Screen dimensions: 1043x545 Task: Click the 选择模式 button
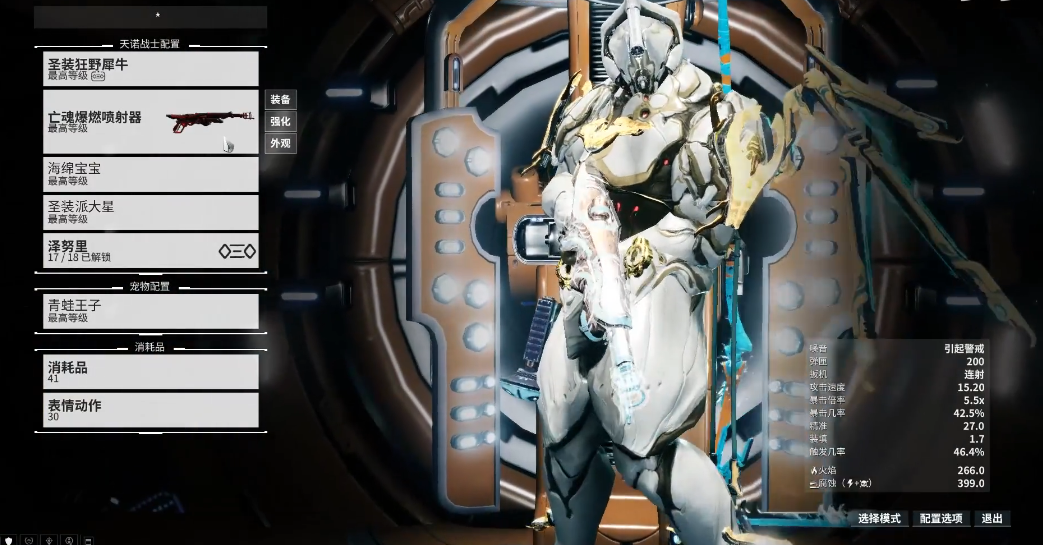880,519
